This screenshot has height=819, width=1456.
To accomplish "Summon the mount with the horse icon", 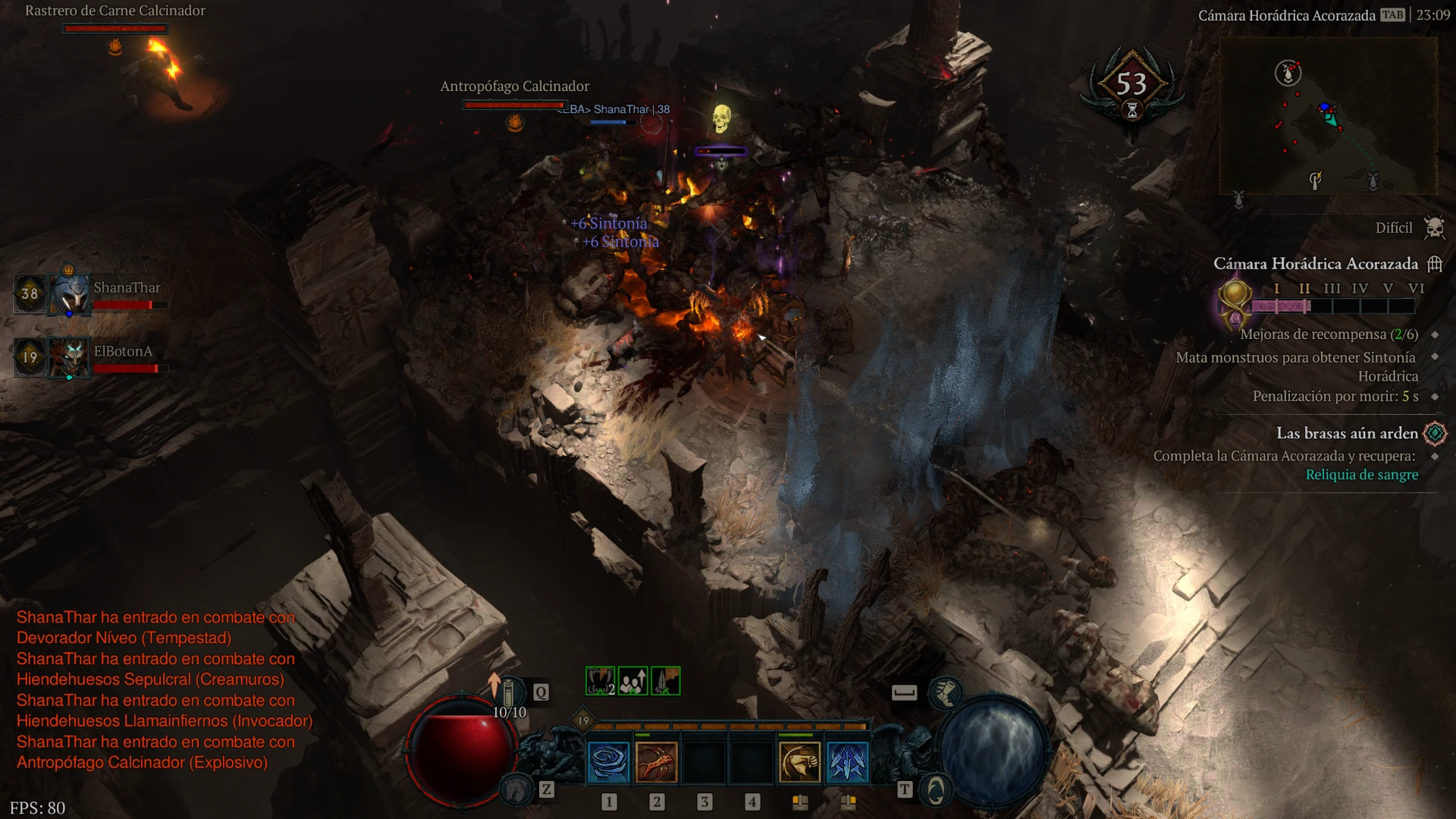I will pyautogui.click(x=516, y=789).
